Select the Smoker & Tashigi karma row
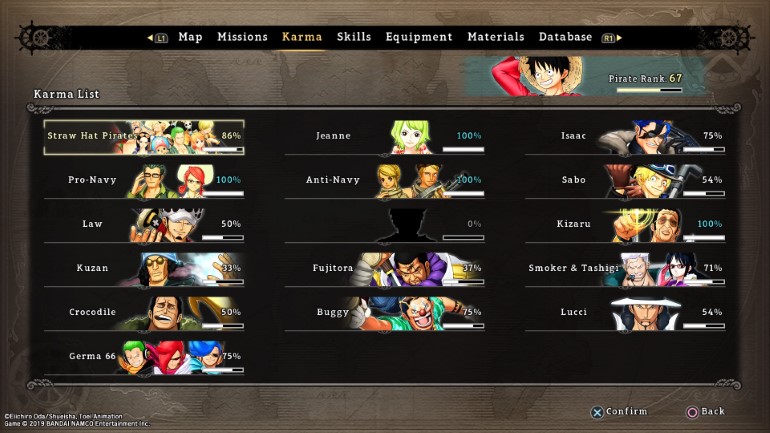Image resolution: width=770 pixels, height=433 pixels. [x=626, y=268]
